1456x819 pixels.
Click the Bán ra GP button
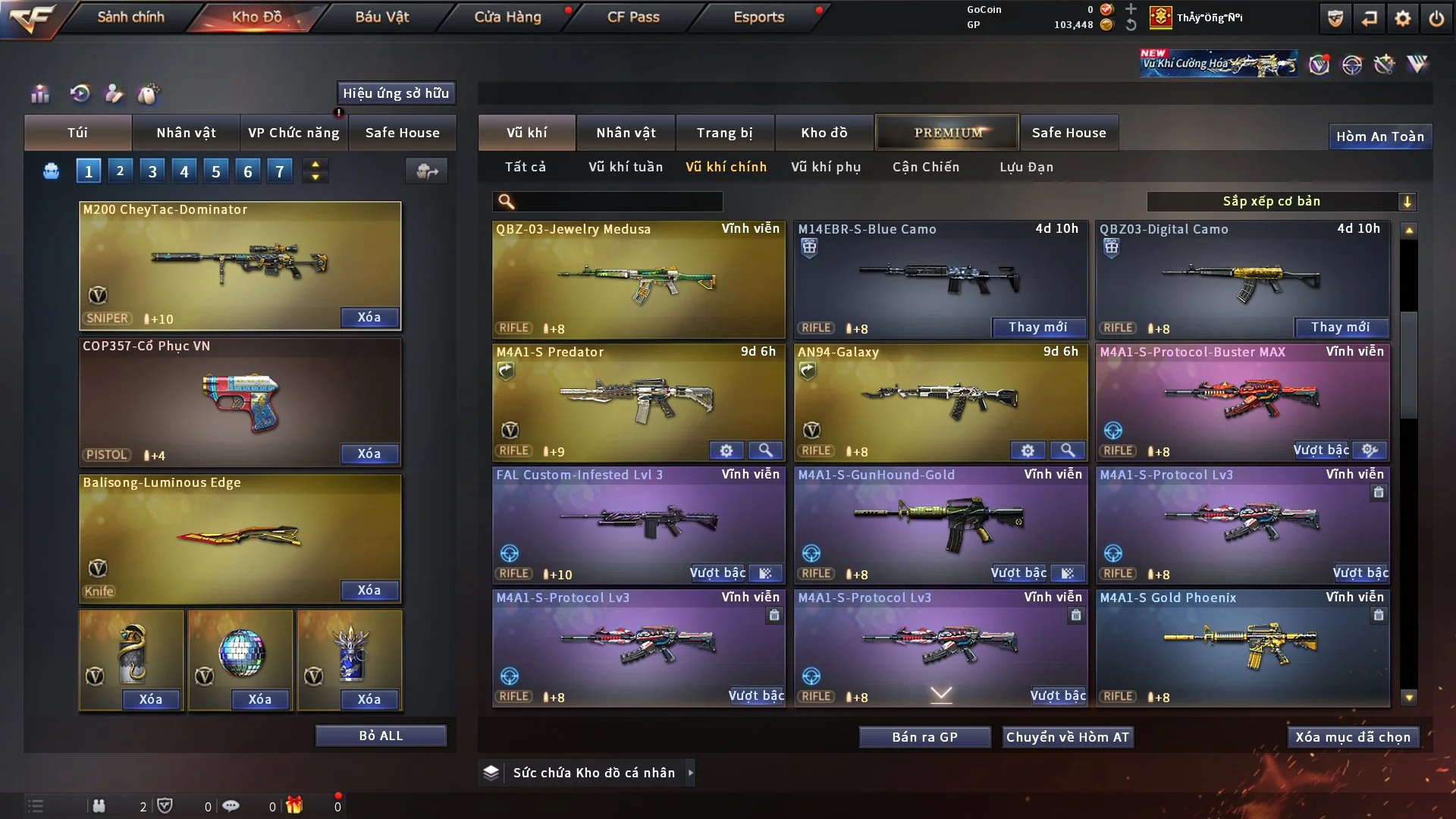[x=924, y=737]
